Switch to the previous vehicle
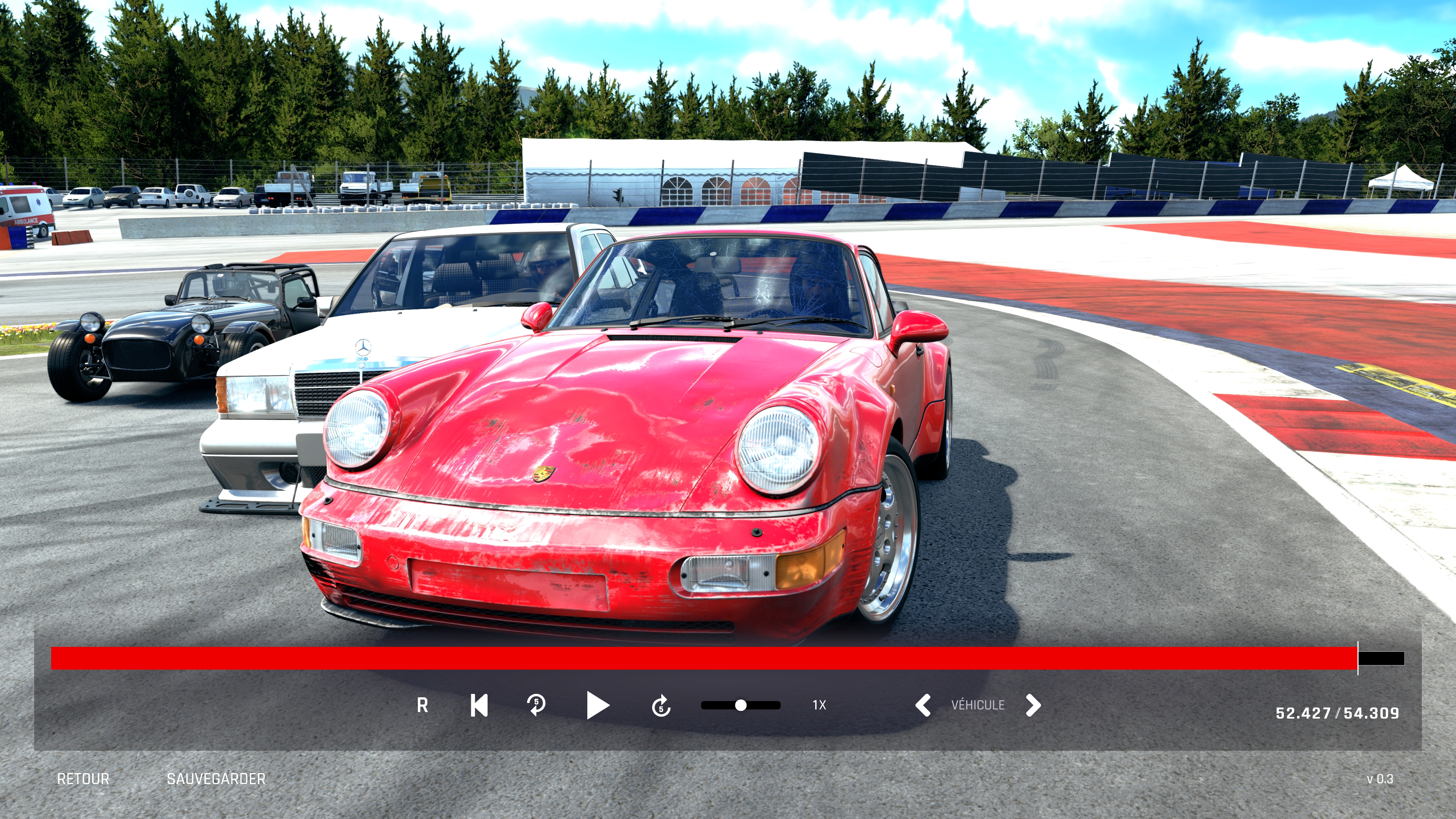This screenshot has height=819, width=1456. 923,705
